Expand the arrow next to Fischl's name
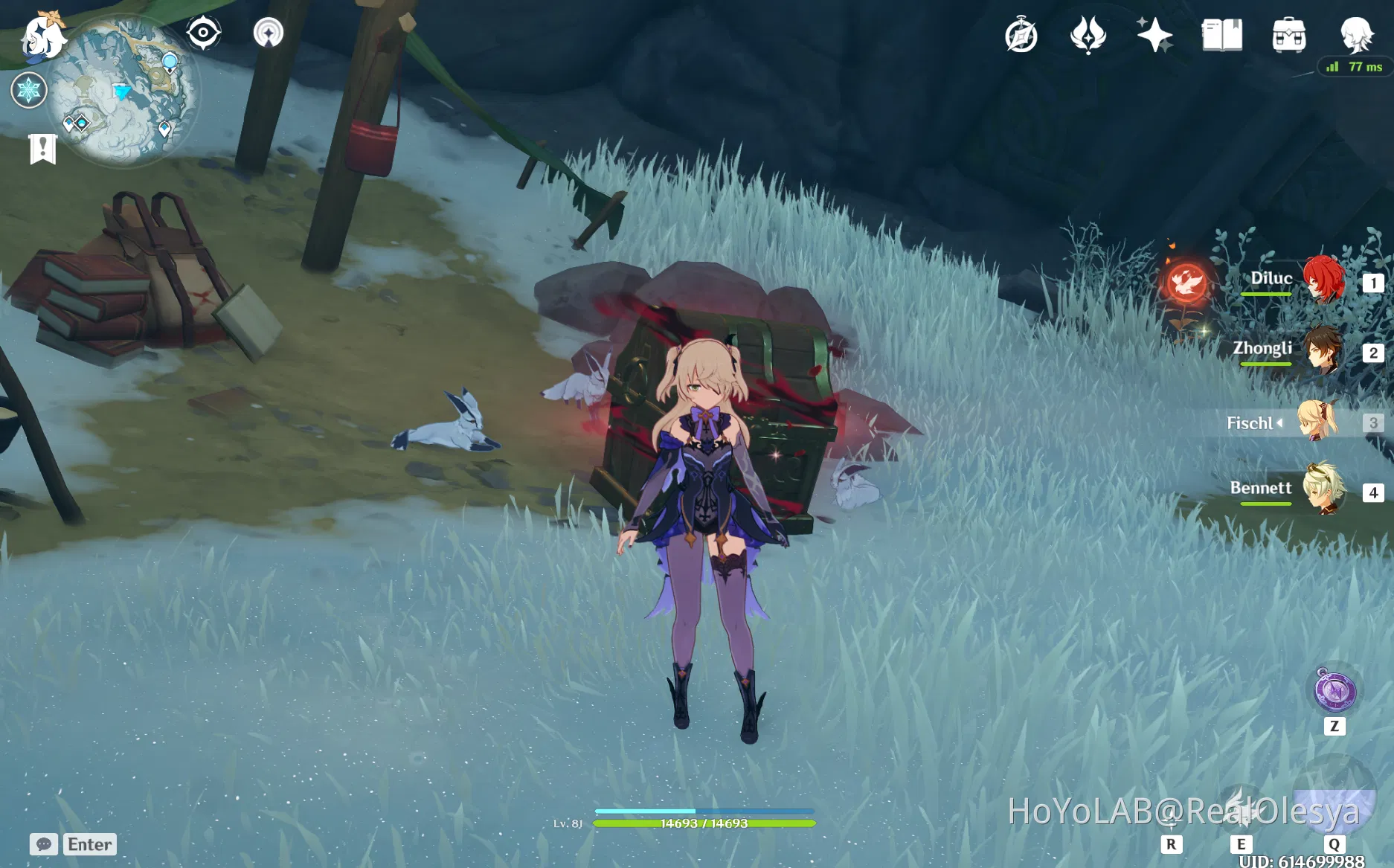The height and width of the screenshot is (868, 1394). tap(1279, 424)
